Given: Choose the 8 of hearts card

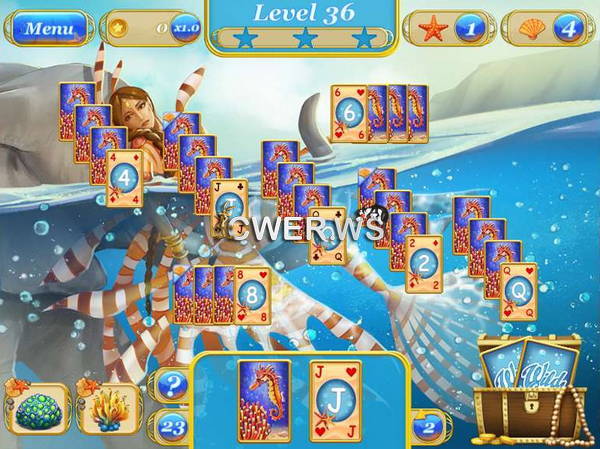Looking at the screenshot, I should (x=252, y=294).
